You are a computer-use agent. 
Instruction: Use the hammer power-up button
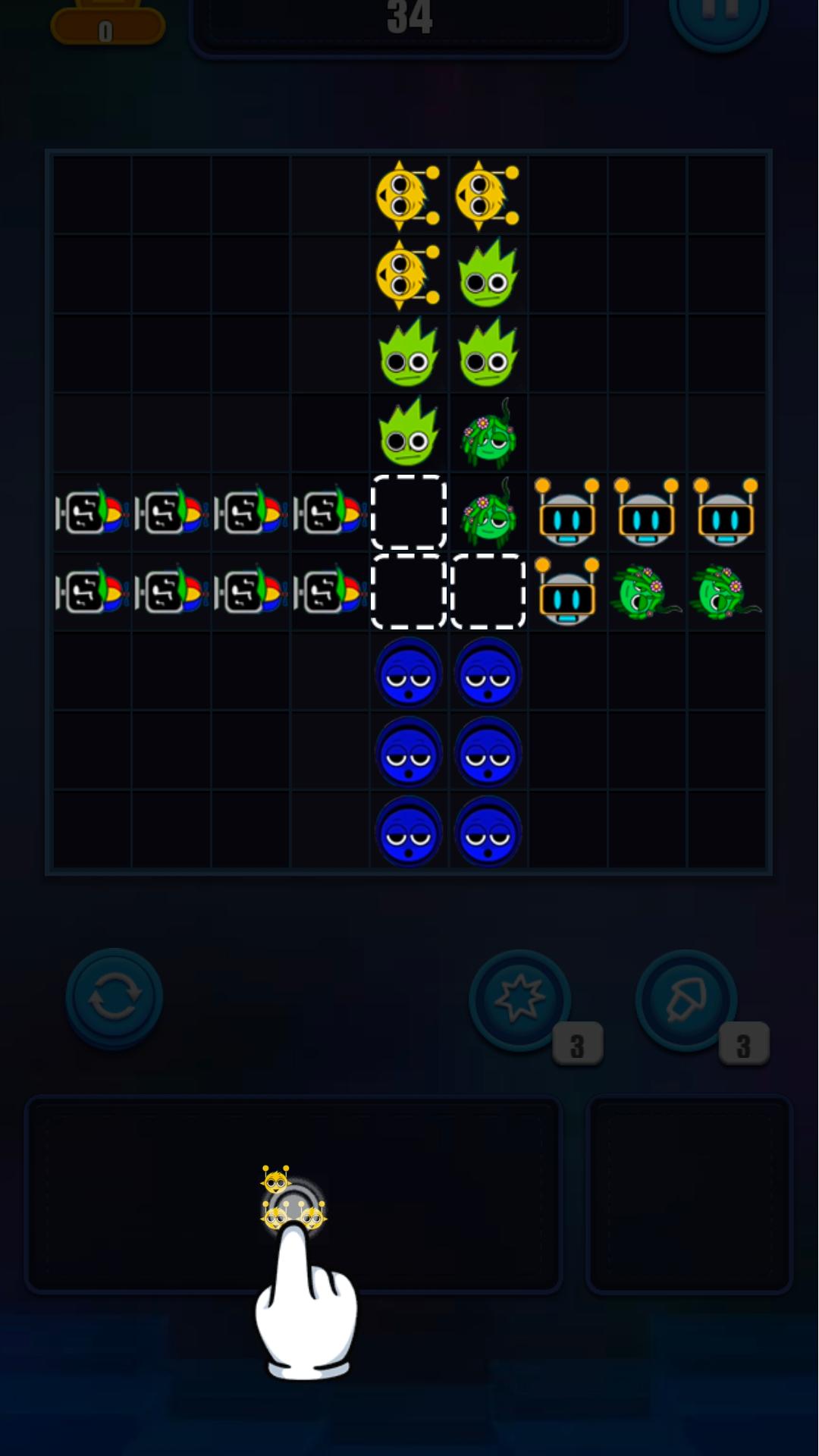click(686, 999)
